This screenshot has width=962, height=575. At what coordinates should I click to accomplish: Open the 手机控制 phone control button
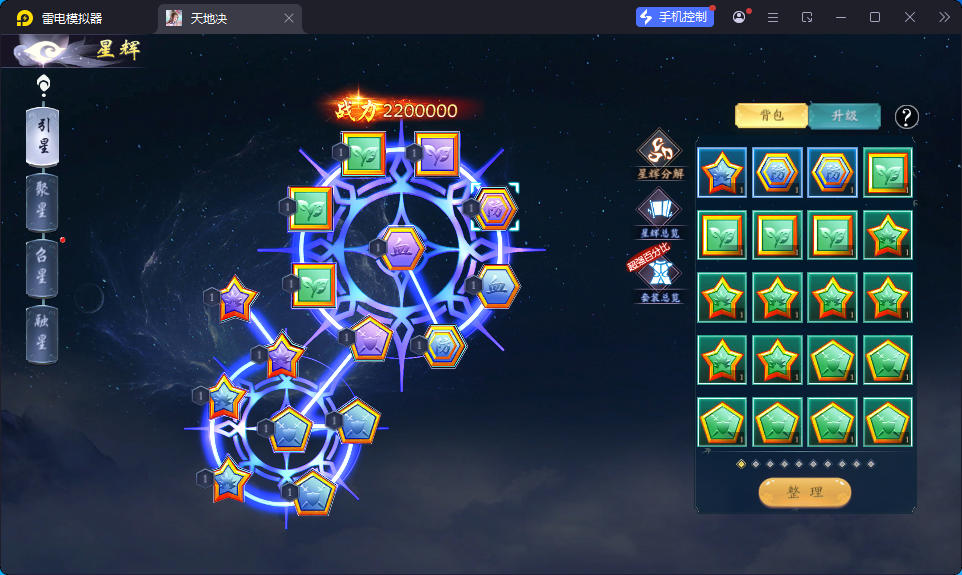(x=674, y=17)
